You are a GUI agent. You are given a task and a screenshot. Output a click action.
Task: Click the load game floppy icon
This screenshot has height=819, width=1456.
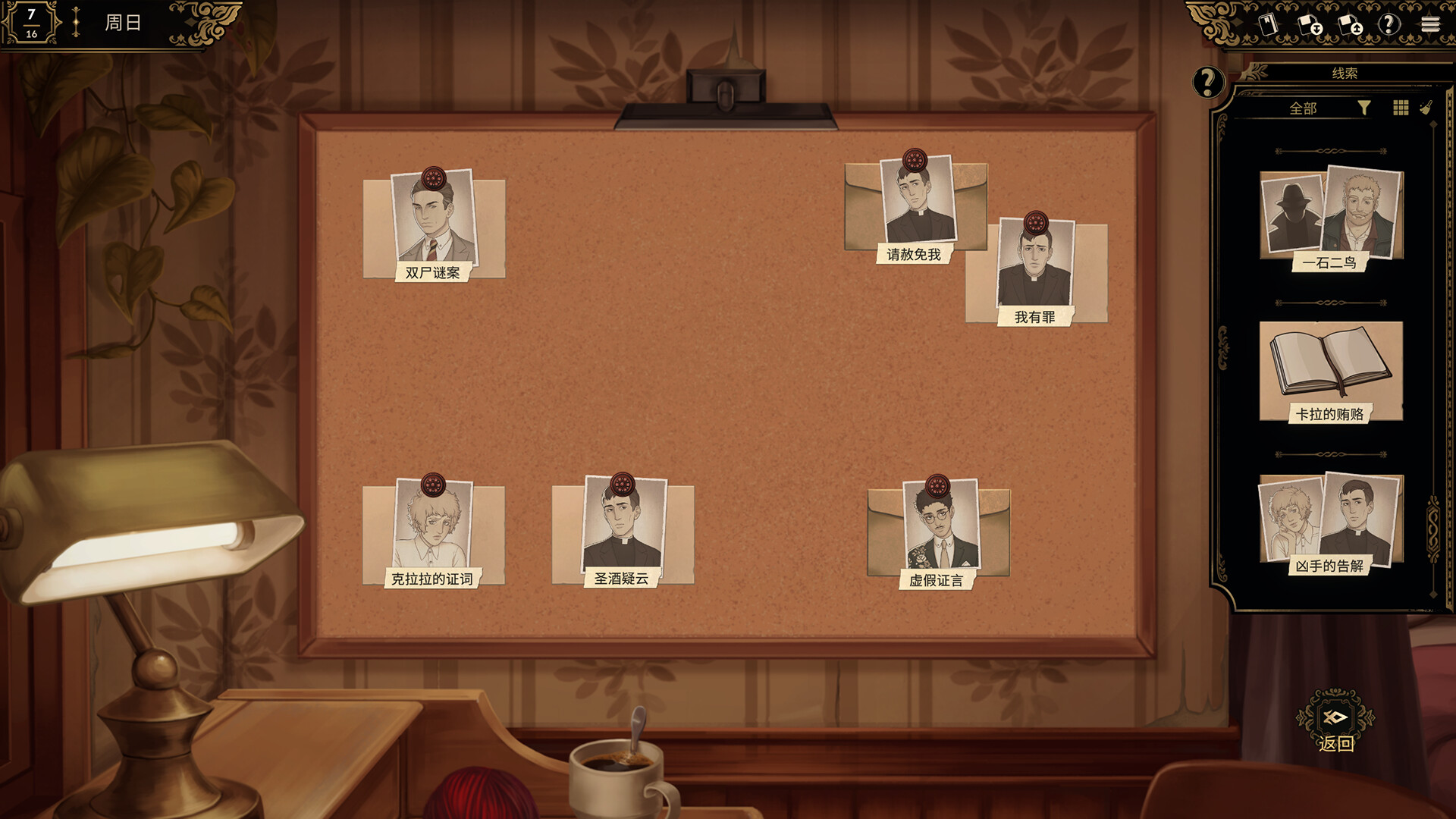[x=1350, y=24]
